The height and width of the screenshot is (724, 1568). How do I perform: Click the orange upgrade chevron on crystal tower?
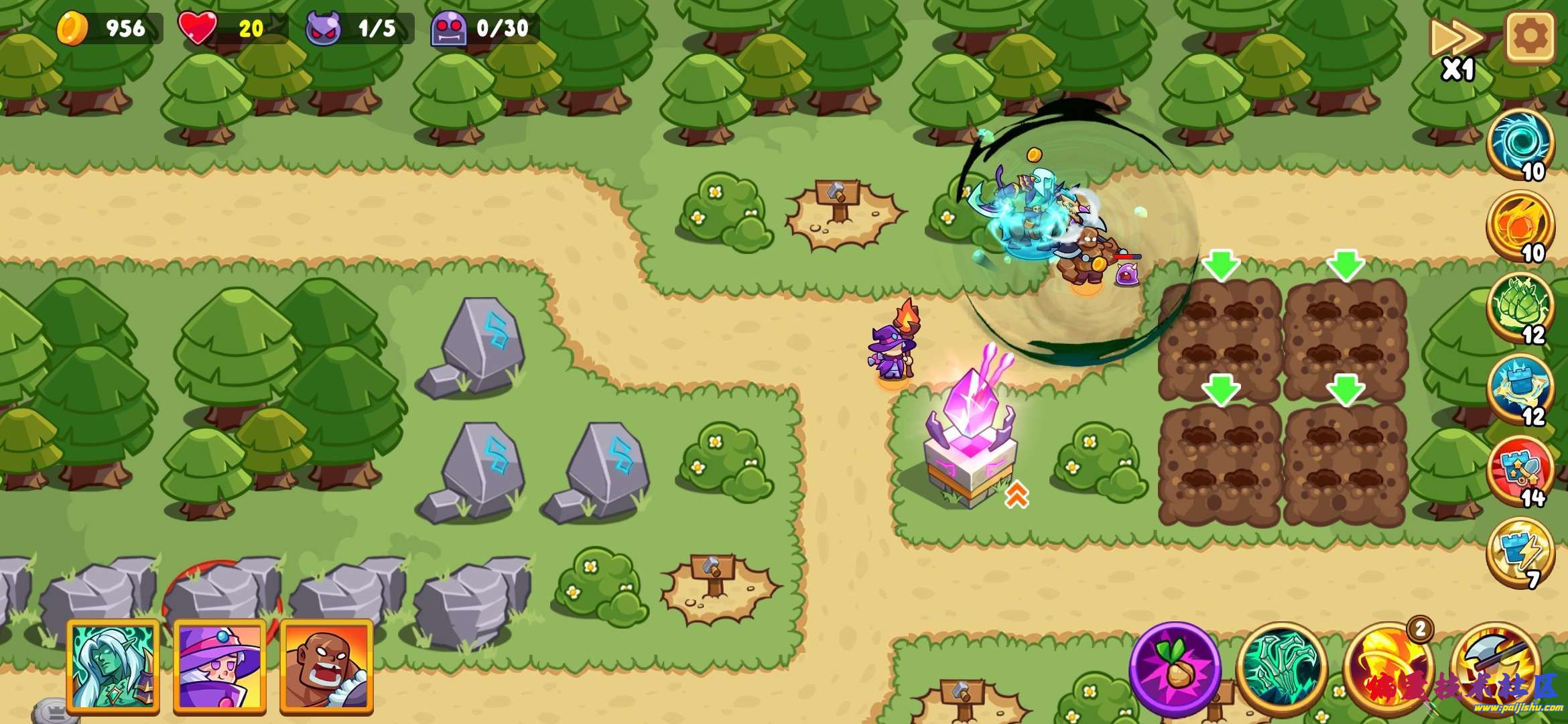pyautogui.click(x=1017, y=495)
